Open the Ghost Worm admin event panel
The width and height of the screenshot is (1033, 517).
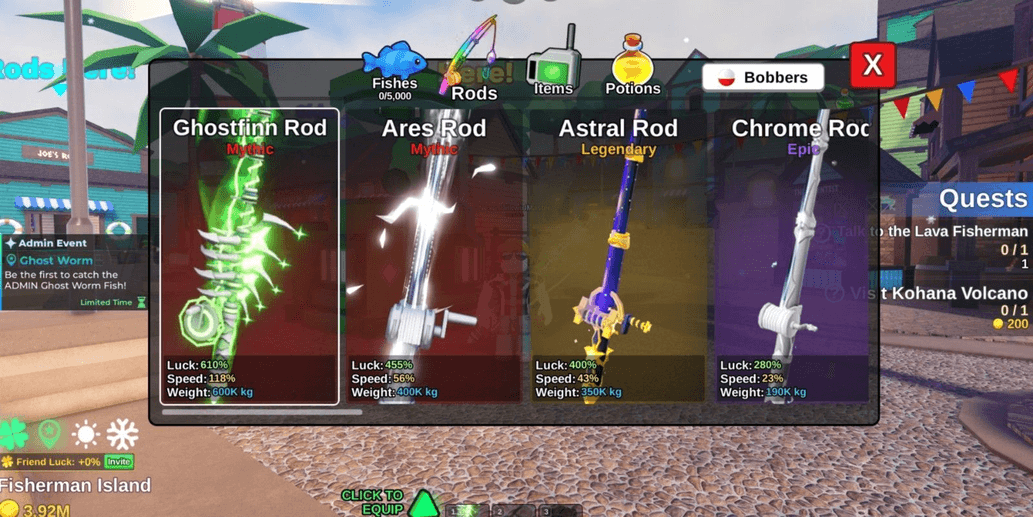click(x=72, y=272)
